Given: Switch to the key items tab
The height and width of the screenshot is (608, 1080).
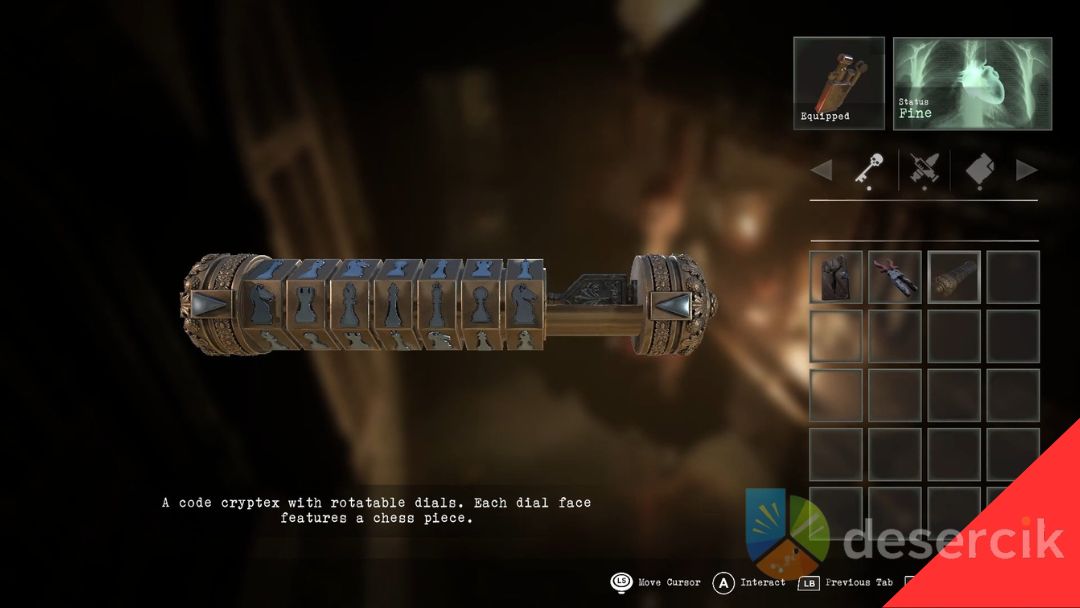Looking at the screenshot, I should click(x=865, y=171).
